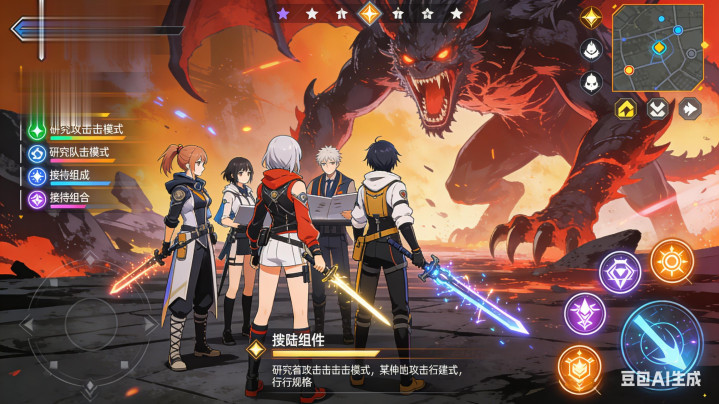Image resolution: width=719 pixels, height=404 pixels.
Task: Tap the double-chevron down octagon button
Action: click(658, 108)
